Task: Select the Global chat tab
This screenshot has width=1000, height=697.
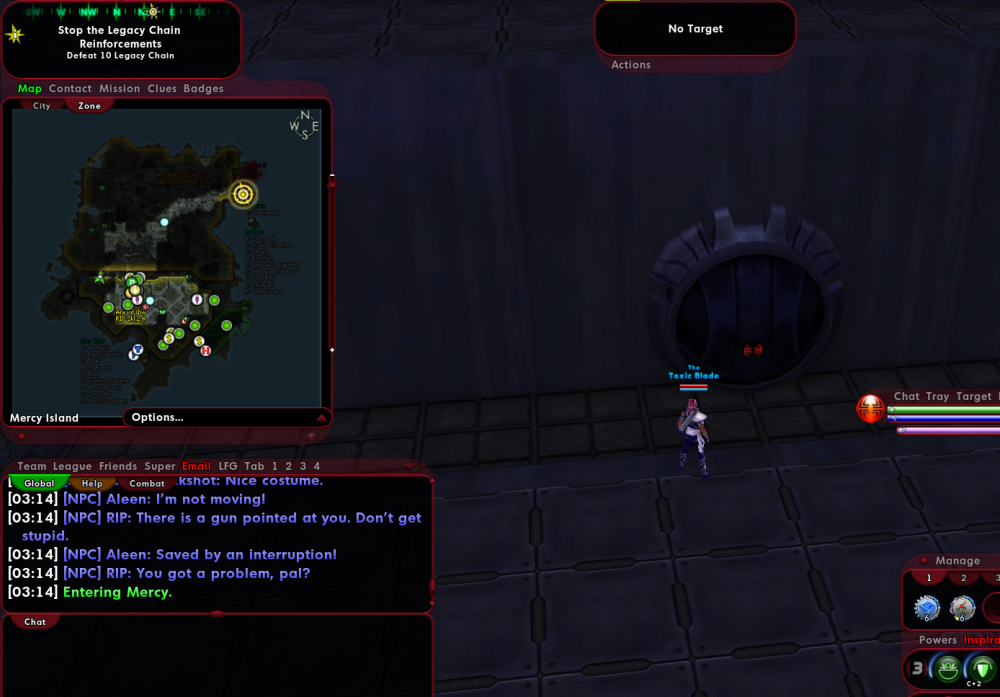Action: click(x=39, y=484)
